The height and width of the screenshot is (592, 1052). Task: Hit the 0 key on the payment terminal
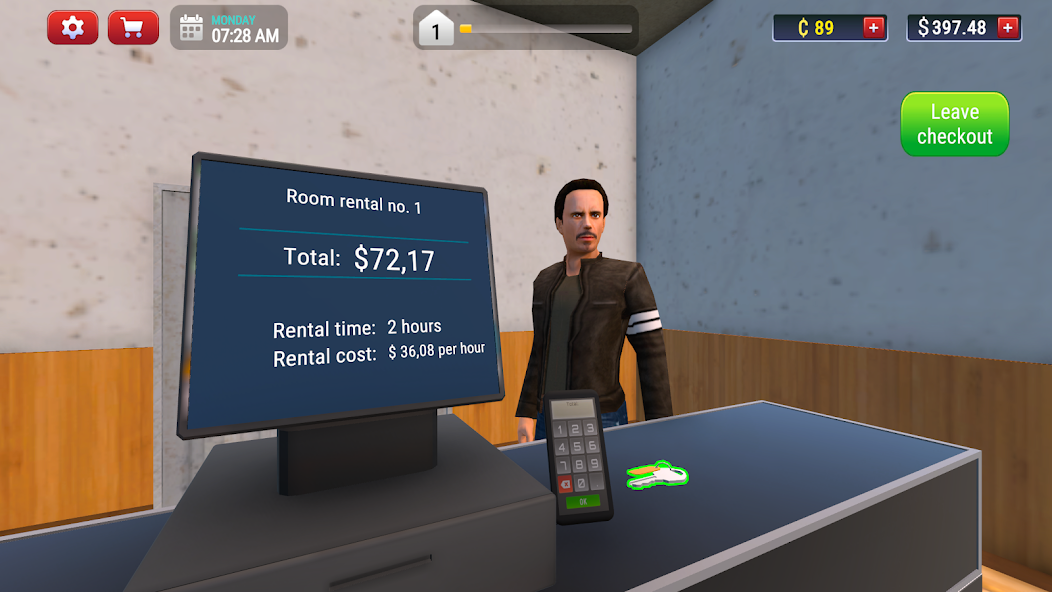click(x=581, y=483)
